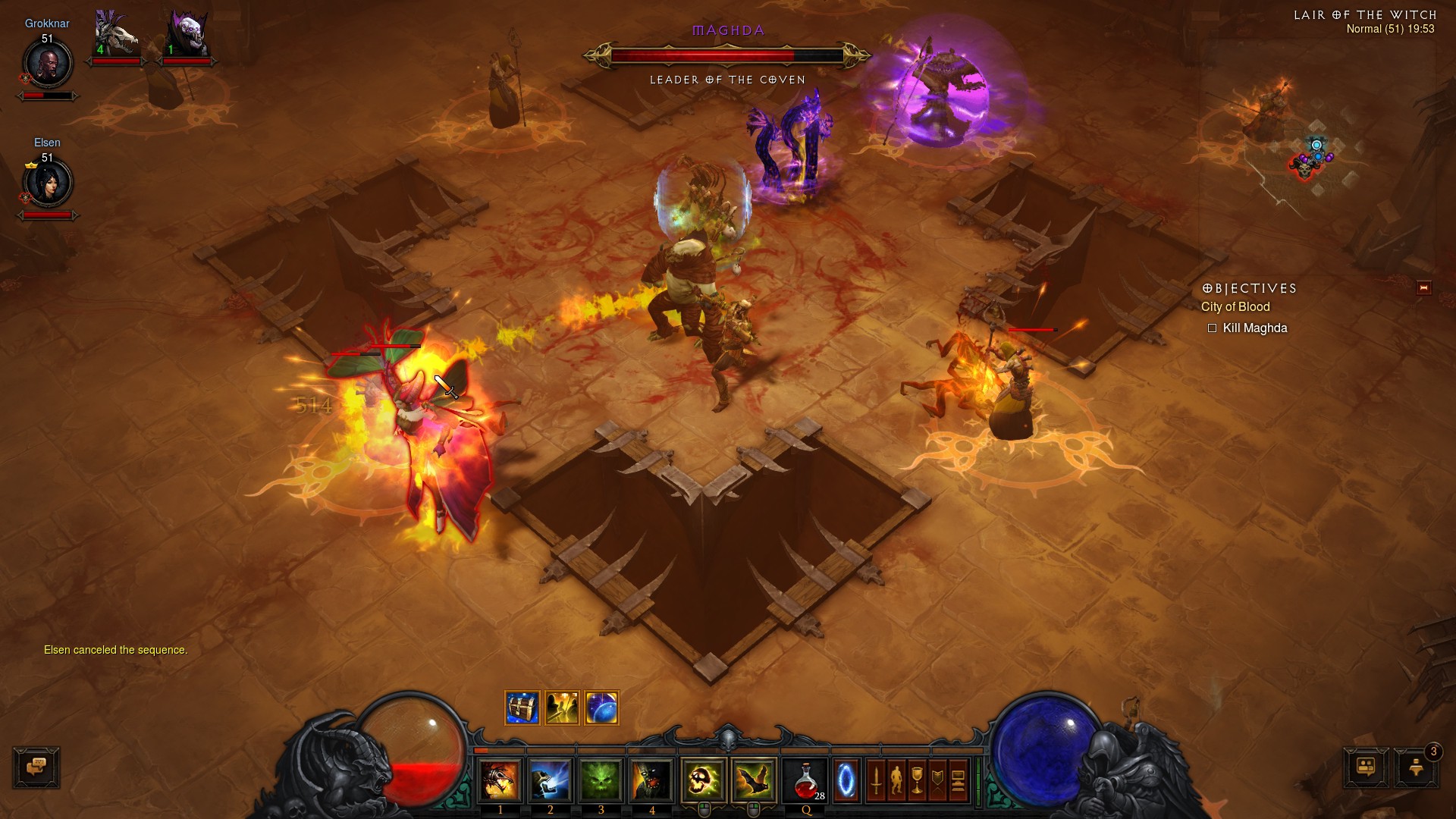This screenshot has height=819, width=1456.
Task: Click the treasure chest buff icon
Action: click(x=522, y=708)
